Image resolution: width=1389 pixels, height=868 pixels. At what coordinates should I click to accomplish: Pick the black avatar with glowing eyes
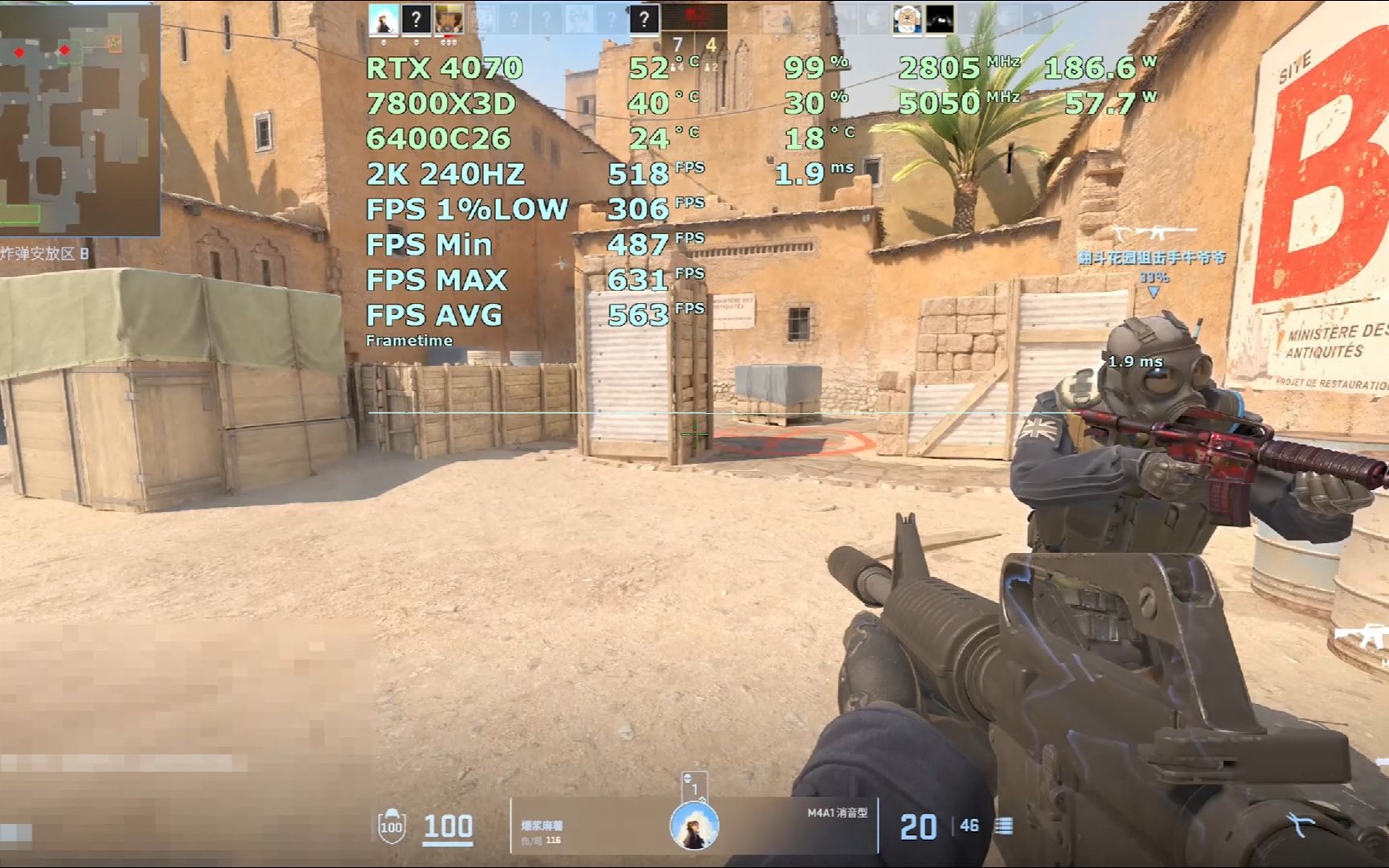pos(940,19)
